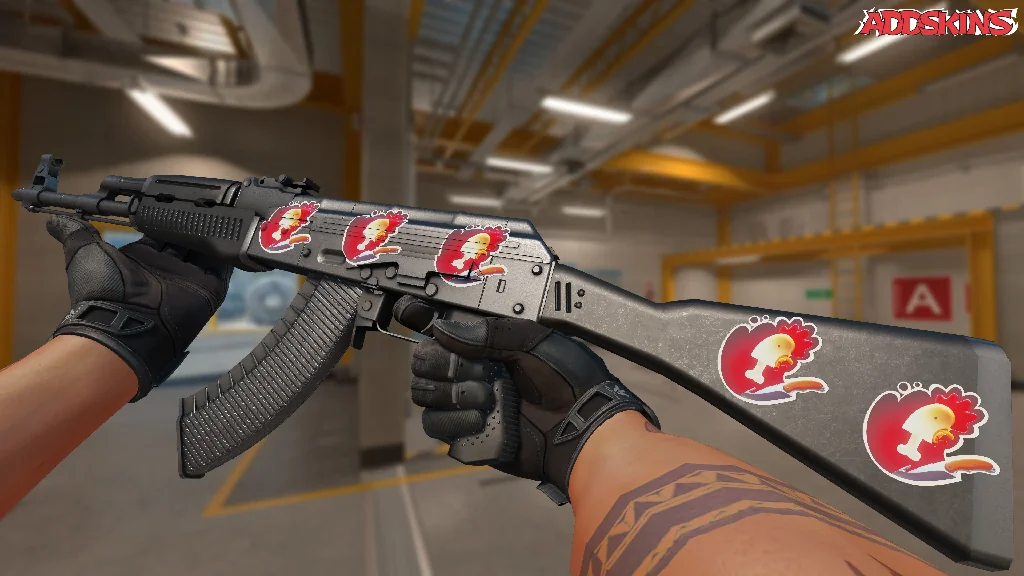Viewport: 1024px width, 576px height.
Task: Click the ADDSKINS logo watermark
Action: pos(939,22)
